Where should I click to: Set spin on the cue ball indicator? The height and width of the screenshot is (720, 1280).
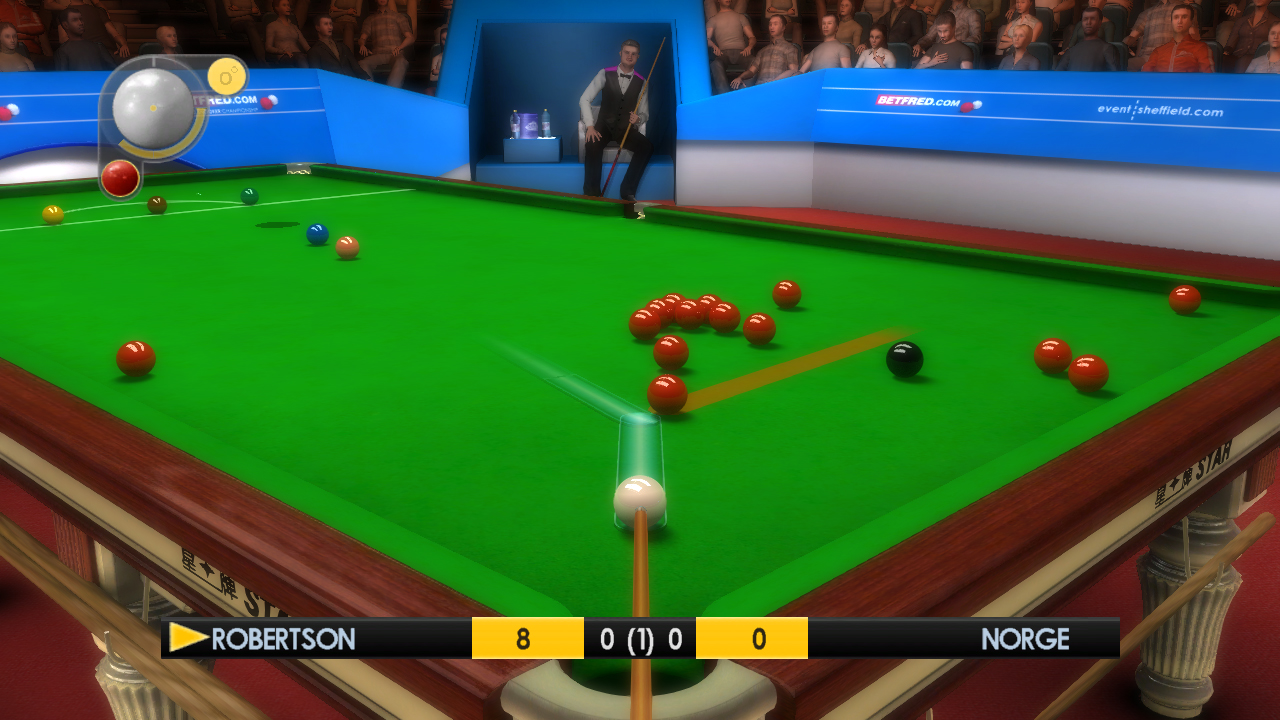point(153,106)
